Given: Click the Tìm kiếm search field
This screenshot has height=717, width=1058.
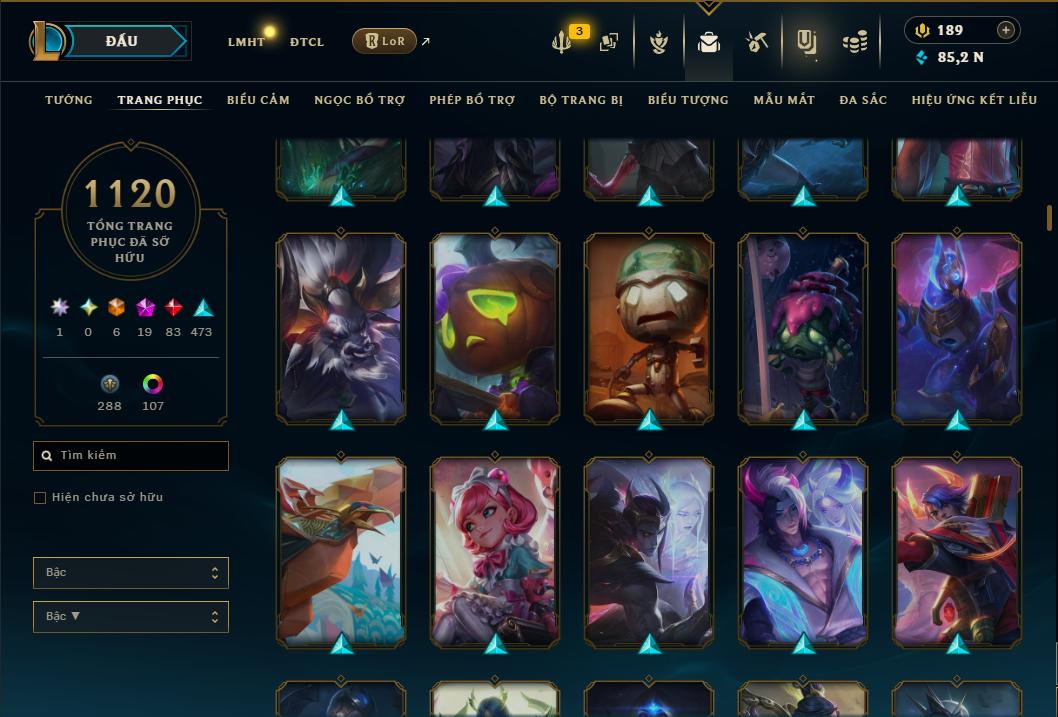Looking at the screenshot, I should pyautogui.click(x=131, y=456).
